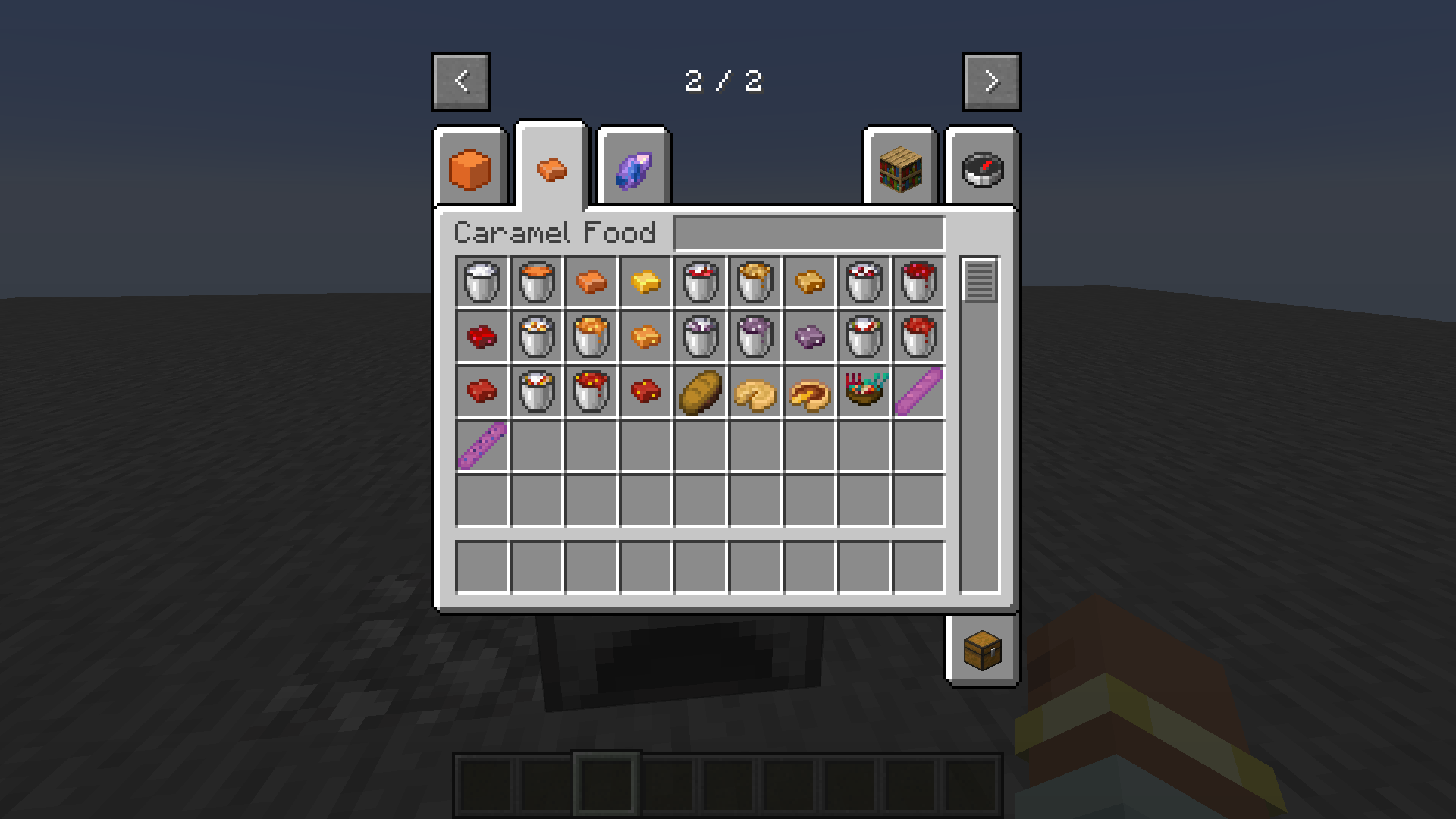Switch to the amethyst crystal tab
This screenshot has height=819, width=1456.
click(x=632, y=168)
